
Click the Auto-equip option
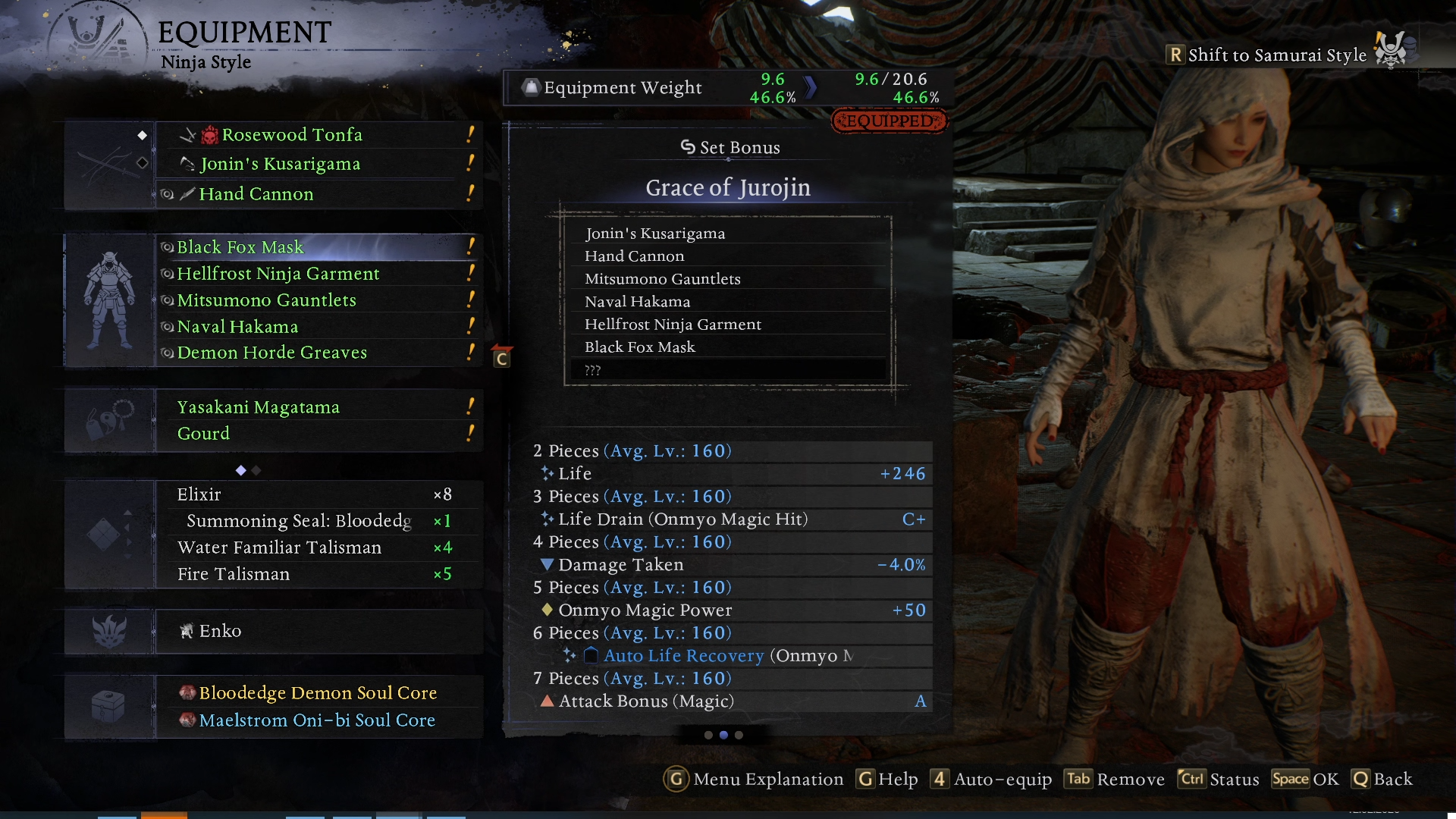click(x=993, y=780)
